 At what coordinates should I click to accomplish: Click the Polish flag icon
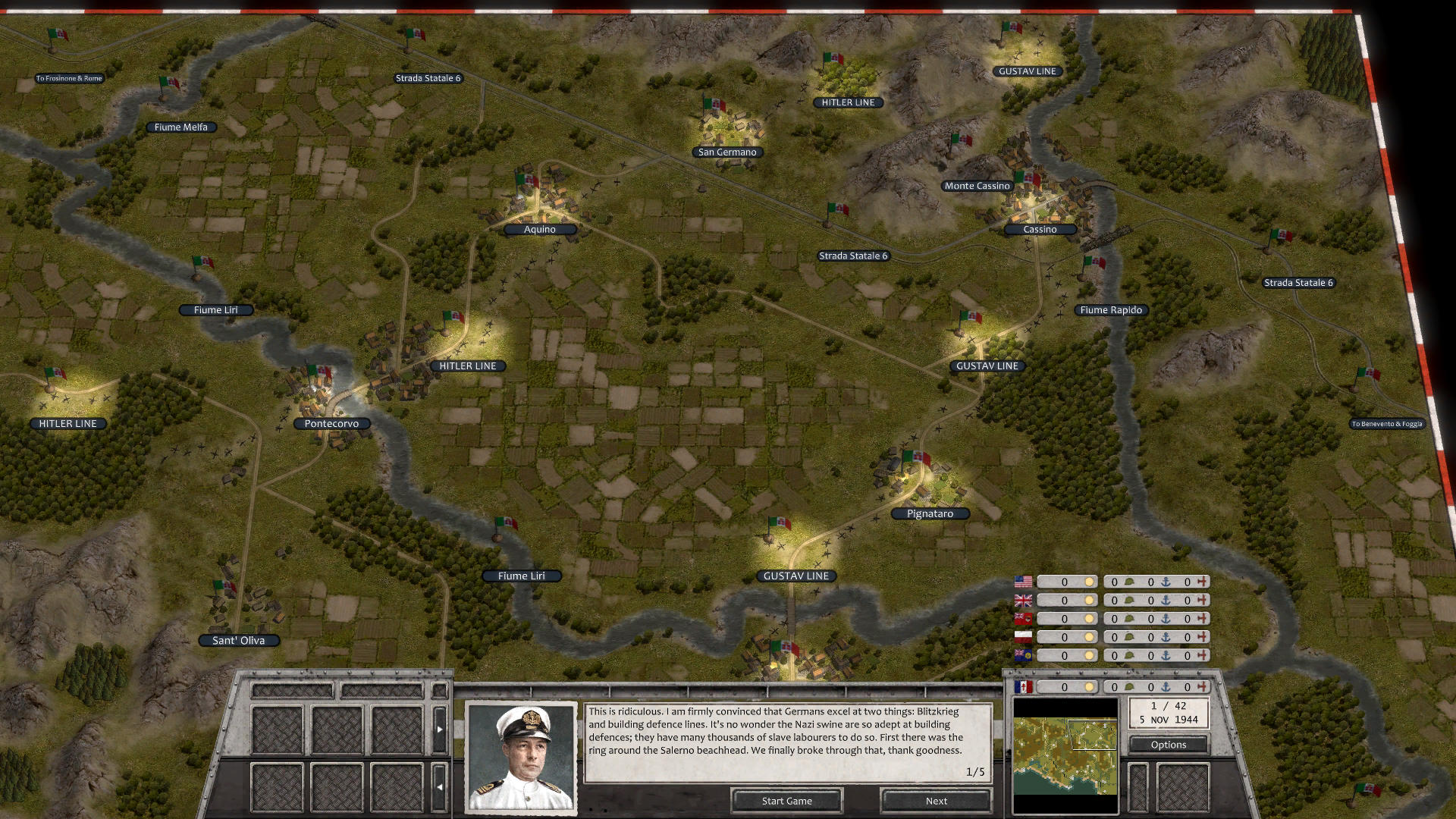1023,637
